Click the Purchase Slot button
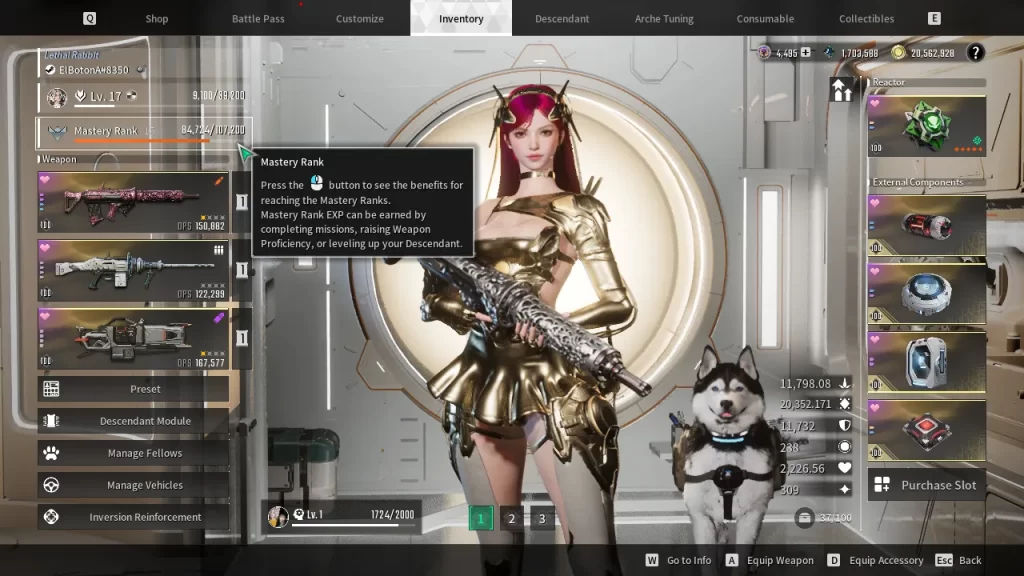The image size is (1024, 576). tap(926, 485)
